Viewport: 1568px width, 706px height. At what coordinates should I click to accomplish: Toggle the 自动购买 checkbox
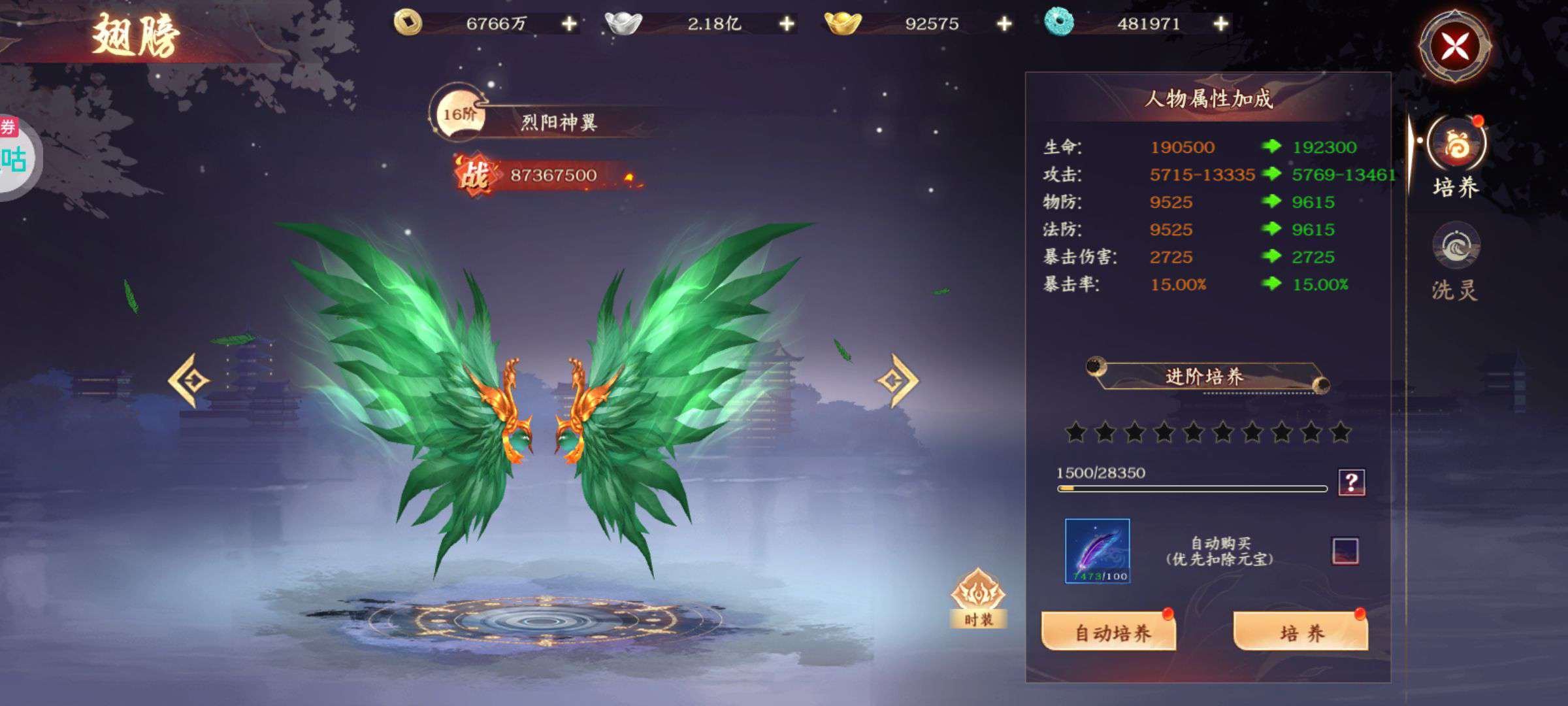click(x=1345, y=551)
